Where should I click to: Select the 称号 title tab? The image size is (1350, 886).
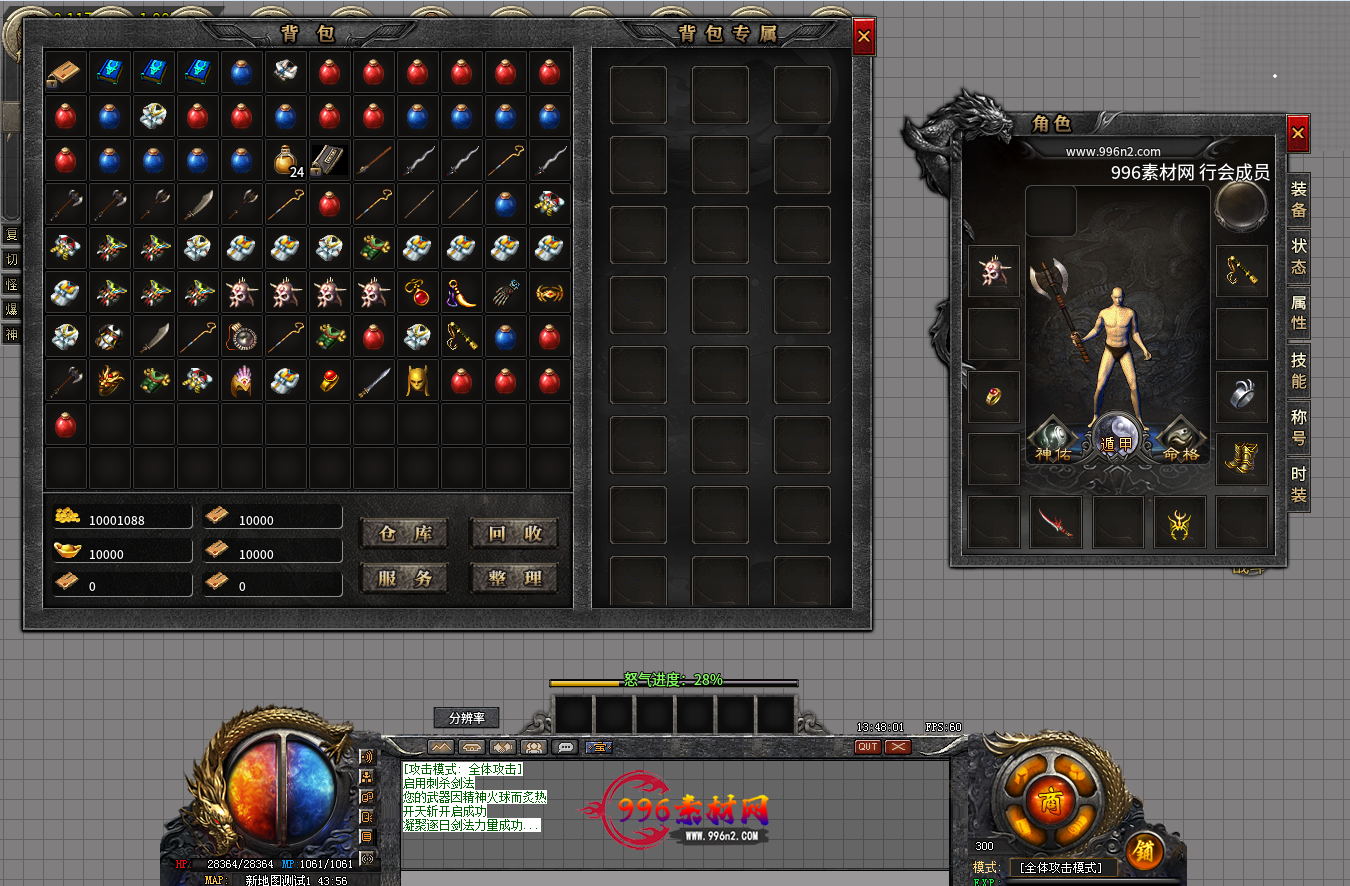click(x=1298, y=427)
